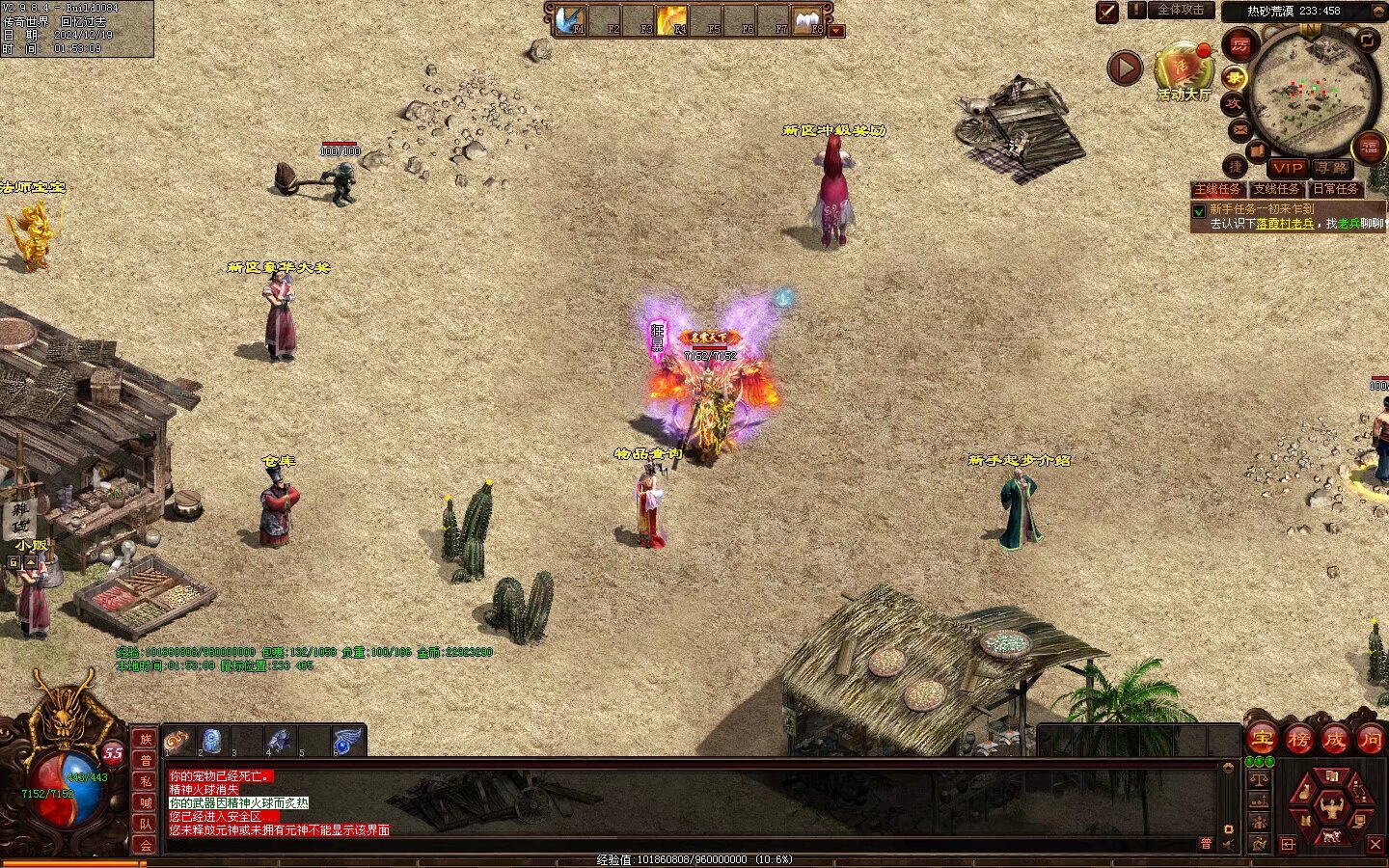1389x868 pixels.
Task: Select the 队 team chat channel
Action: point(146,824)
